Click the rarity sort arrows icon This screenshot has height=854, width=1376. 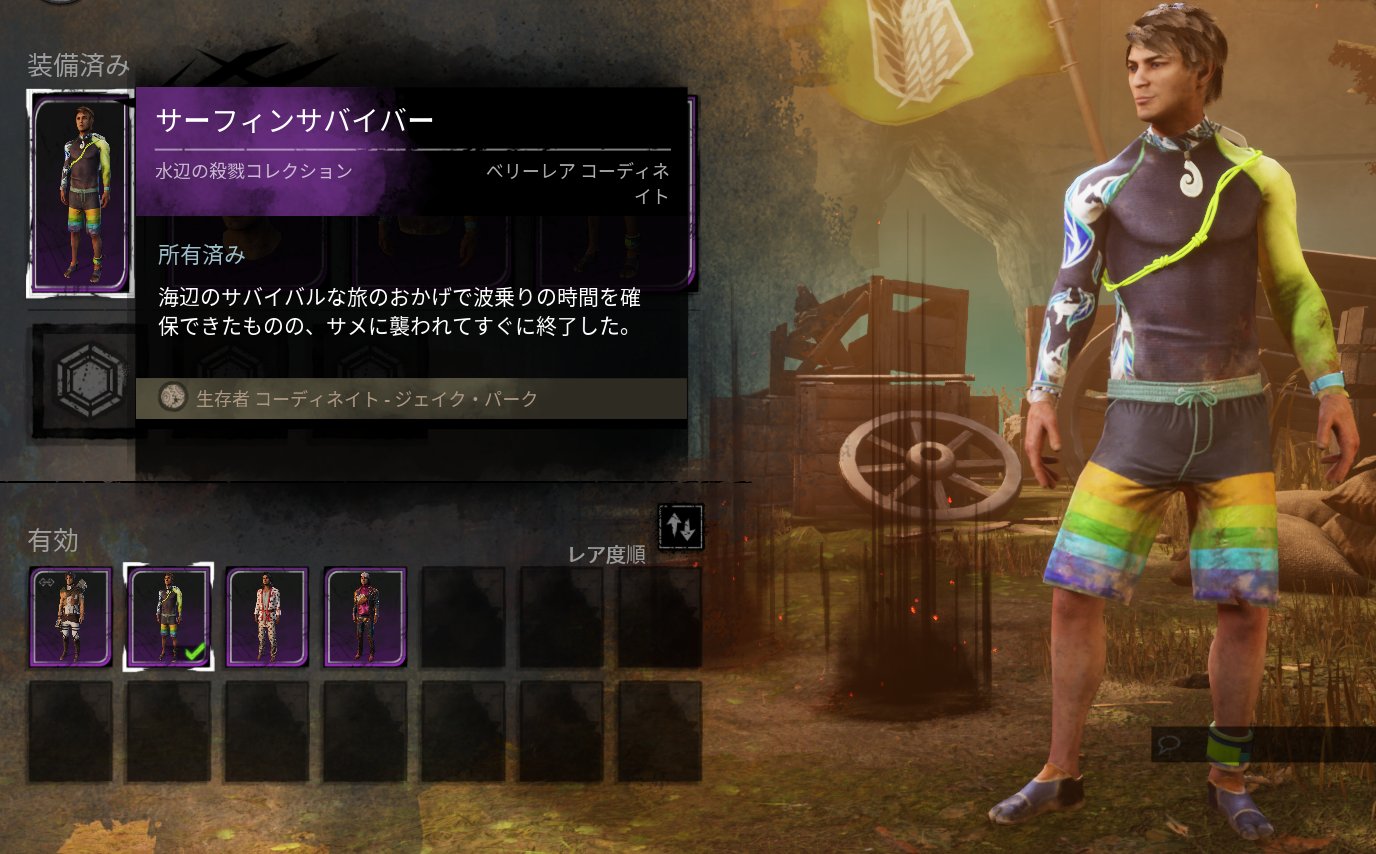point(682,527)
